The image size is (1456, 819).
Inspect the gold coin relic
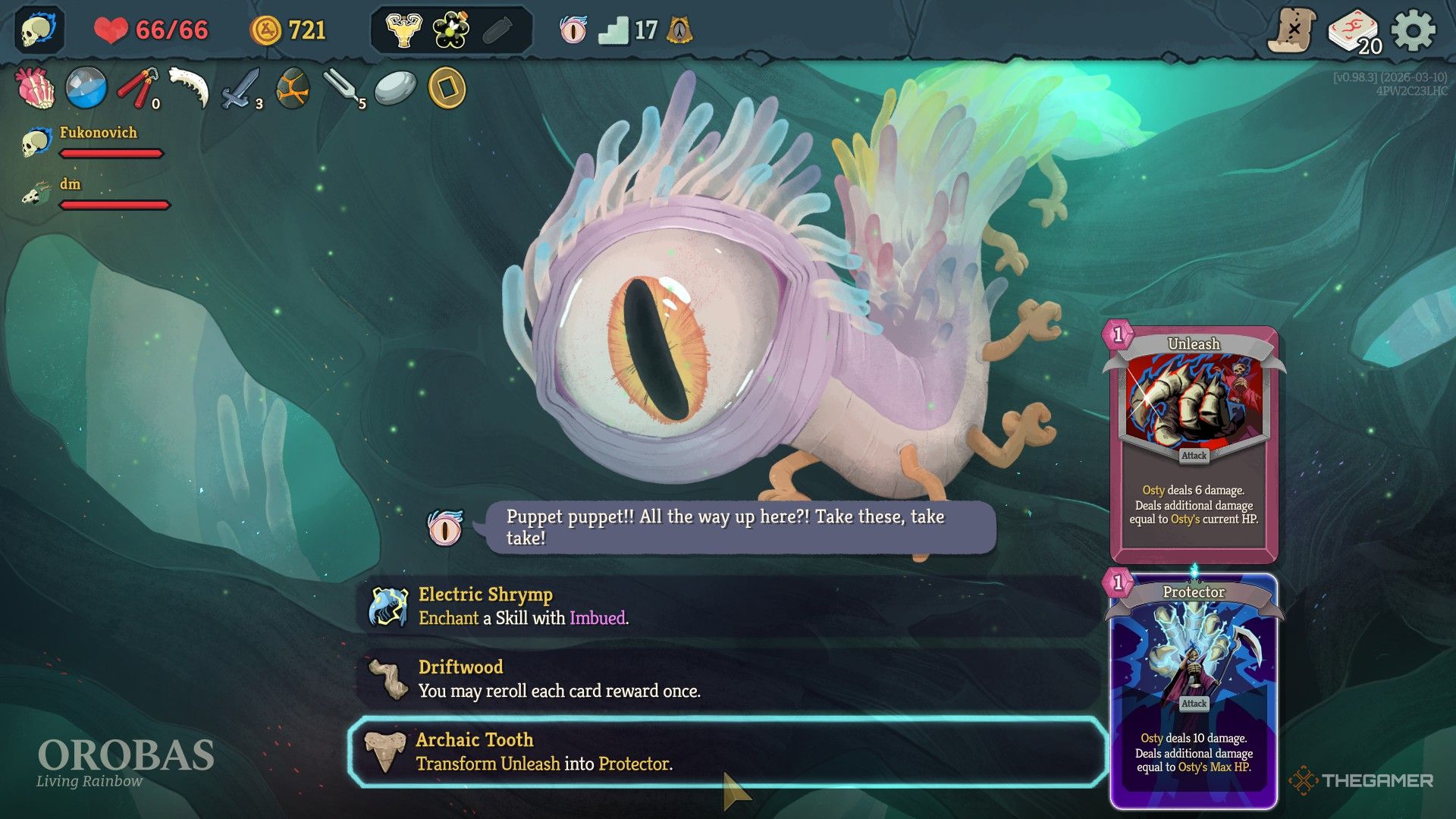click(447, 88)
